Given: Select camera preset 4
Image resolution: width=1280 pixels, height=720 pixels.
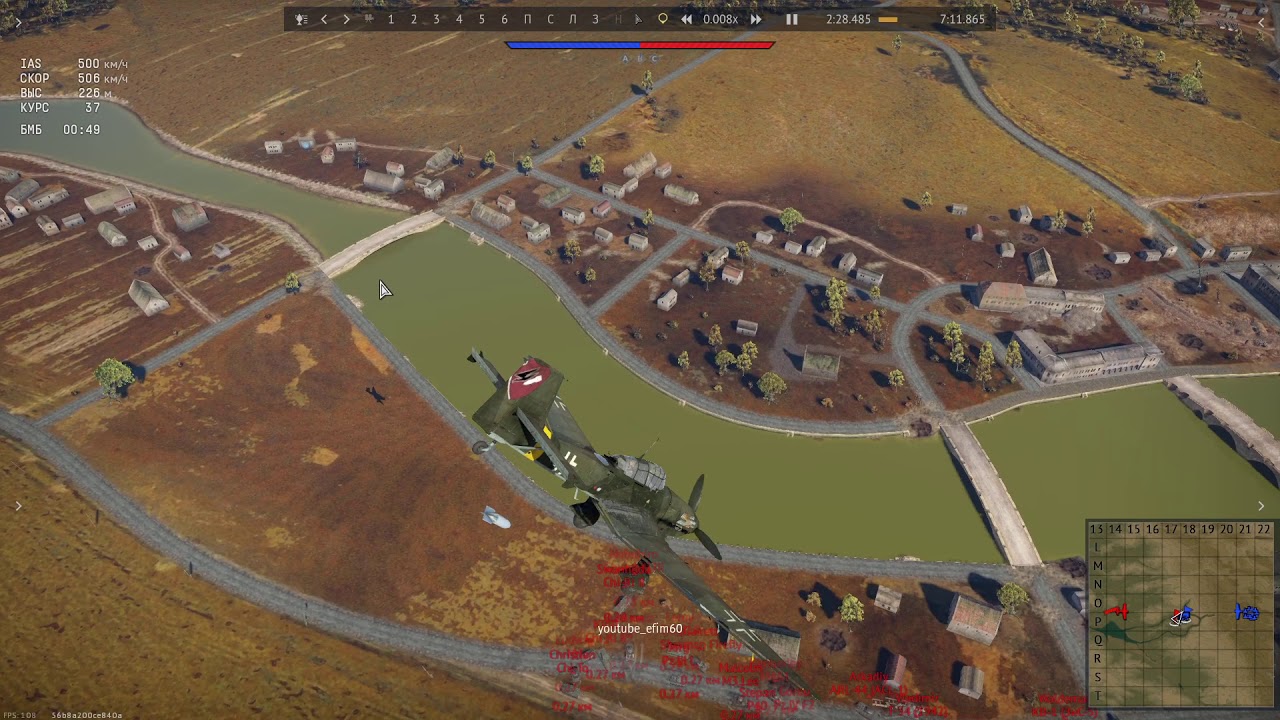Looking at the screenshot, I should pyautogui.click(x=459, y=19).
